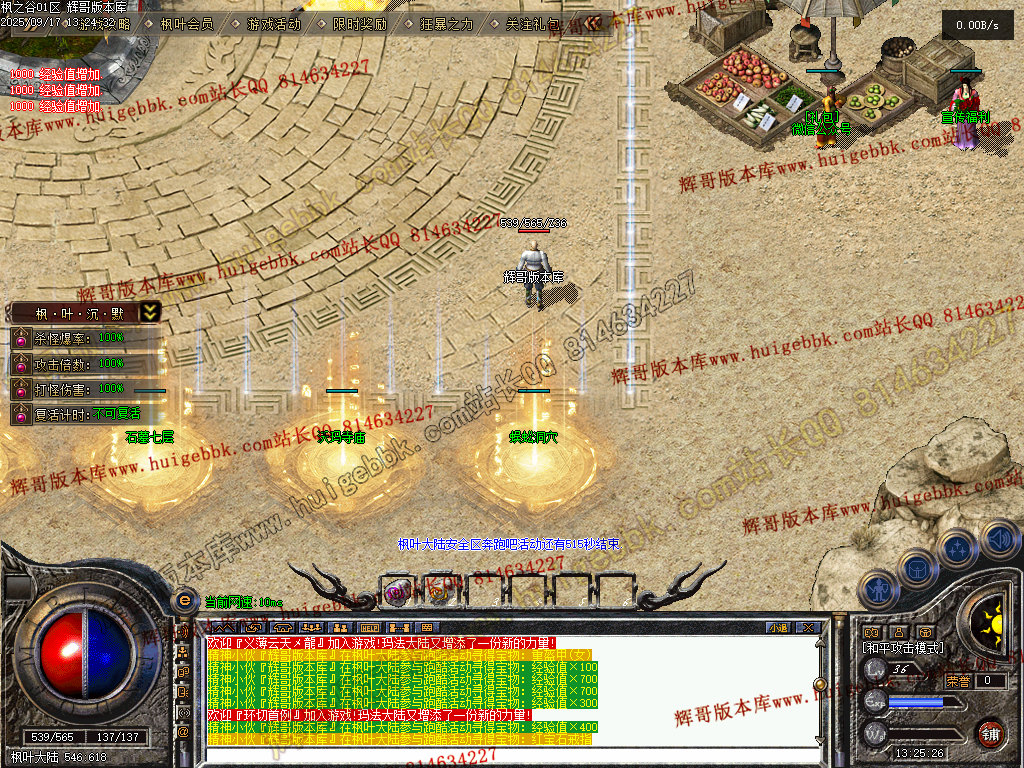
Task: Collapse the top menu bar with the double-arrow button
Action: 594,23
